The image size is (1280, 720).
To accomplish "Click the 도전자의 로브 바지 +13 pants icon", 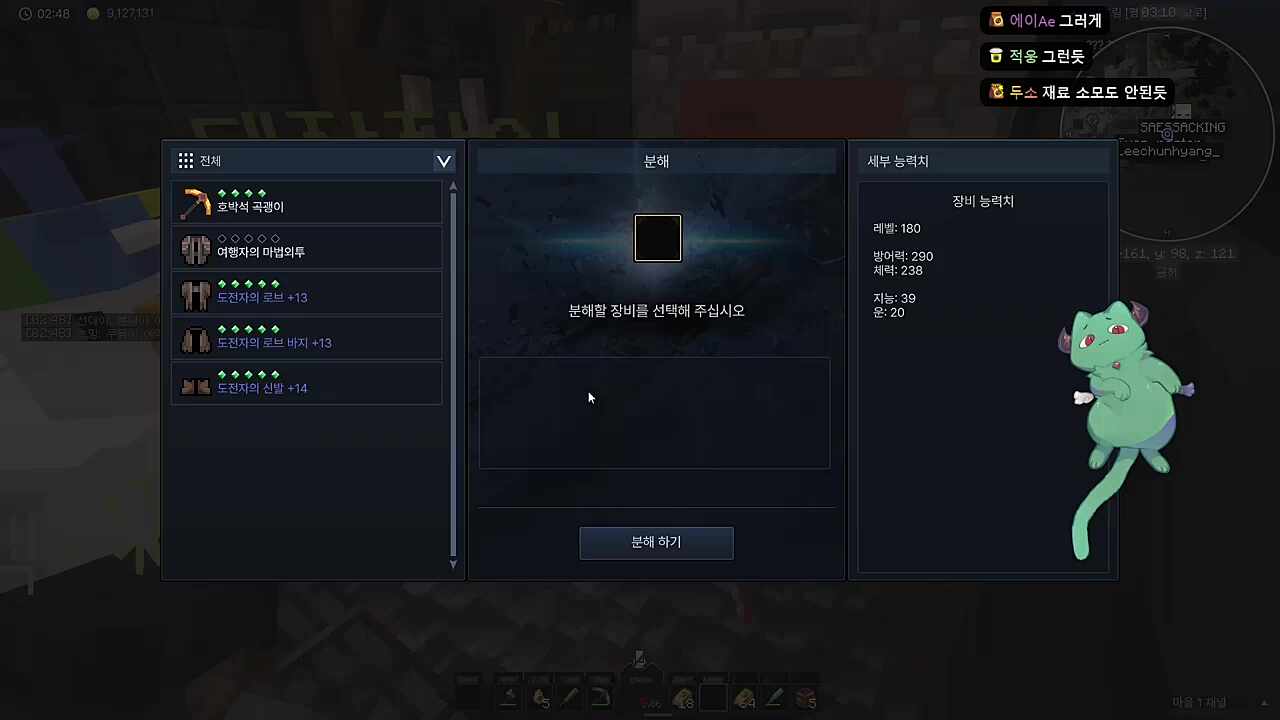I will 195,338.
